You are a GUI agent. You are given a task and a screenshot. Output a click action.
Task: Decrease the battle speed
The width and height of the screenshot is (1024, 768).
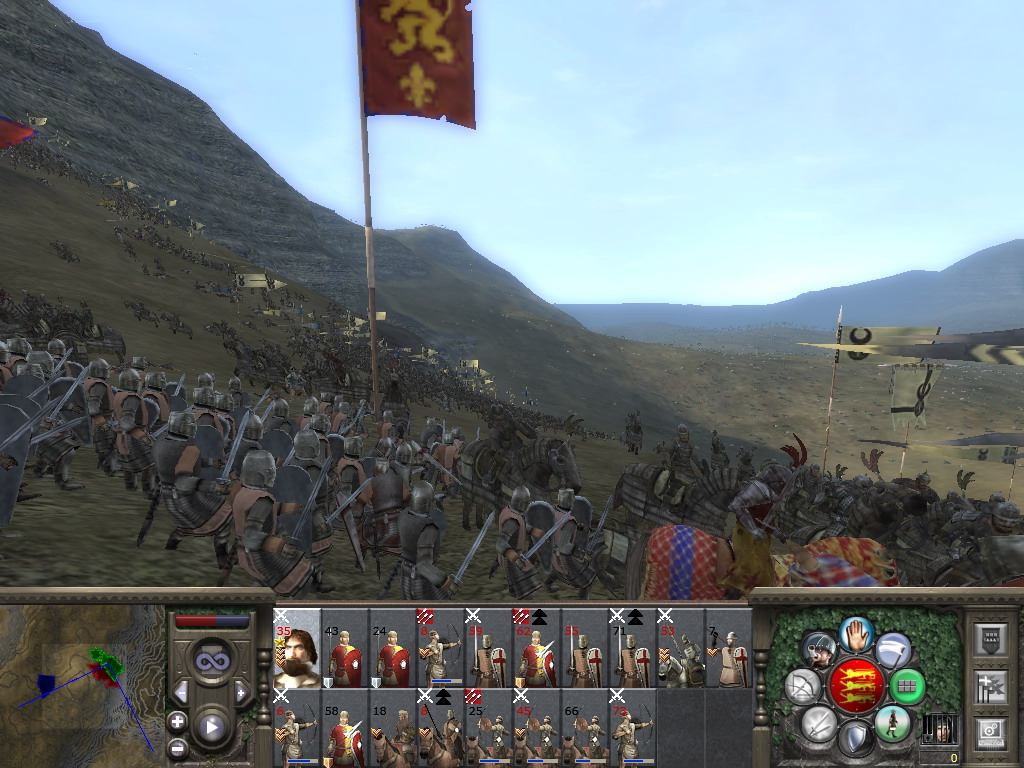181,692
